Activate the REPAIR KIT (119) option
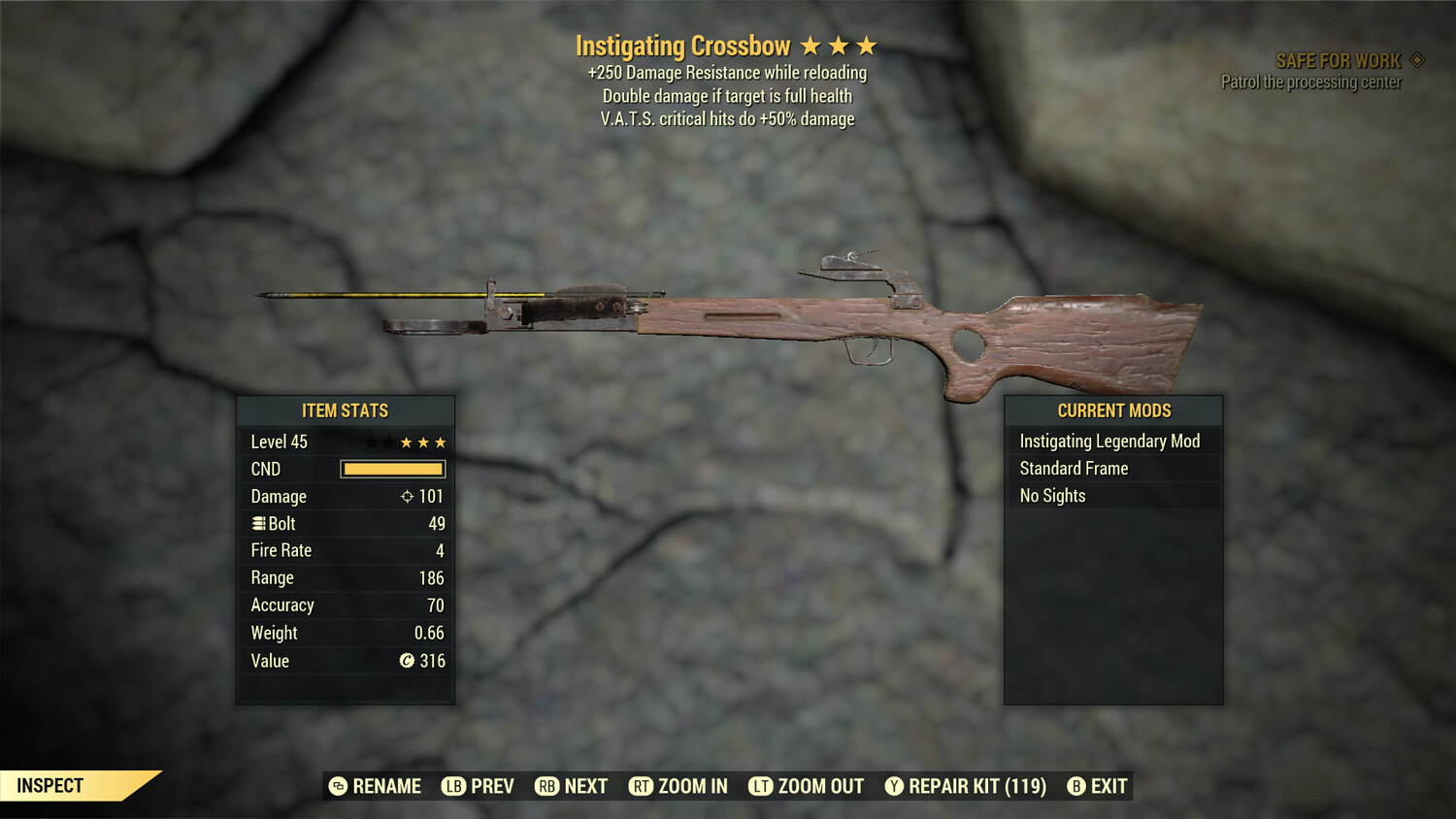Image resolution: width=1456 pixels, height=819 pixels. pos(968,786)
